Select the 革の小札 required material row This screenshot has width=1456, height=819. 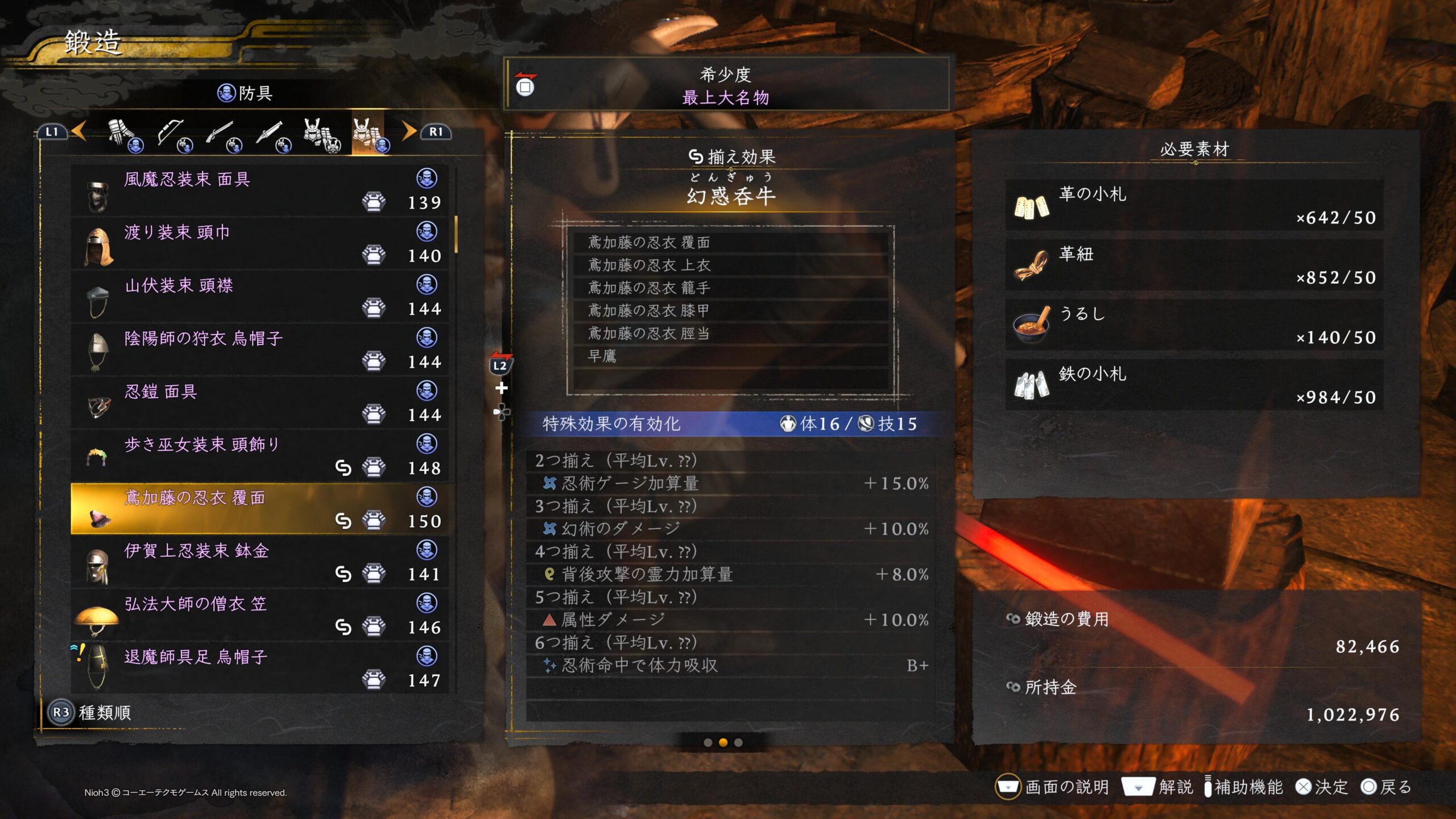(x=1194, y=206)
